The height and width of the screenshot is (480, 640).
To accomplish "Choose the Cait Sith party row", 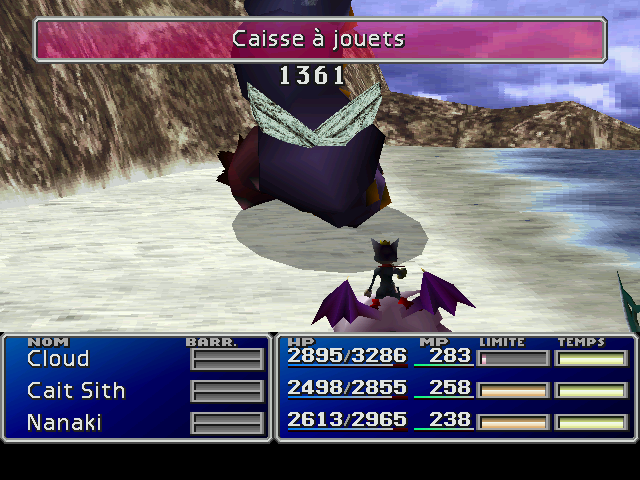I will 76,391.
